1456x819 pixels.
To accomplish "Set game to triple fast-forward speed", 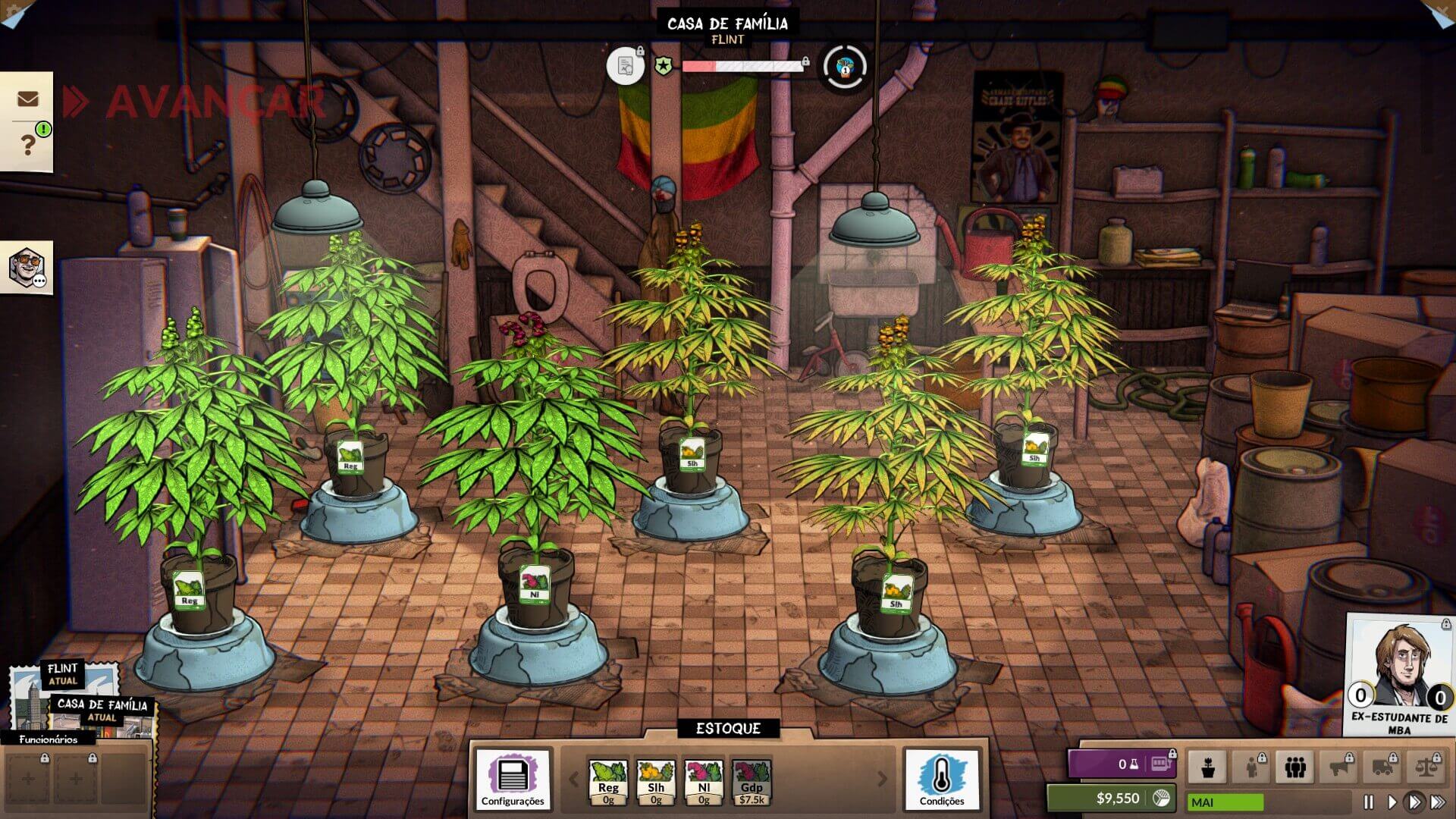I will pyautogui.click(x=1437, y=802).
